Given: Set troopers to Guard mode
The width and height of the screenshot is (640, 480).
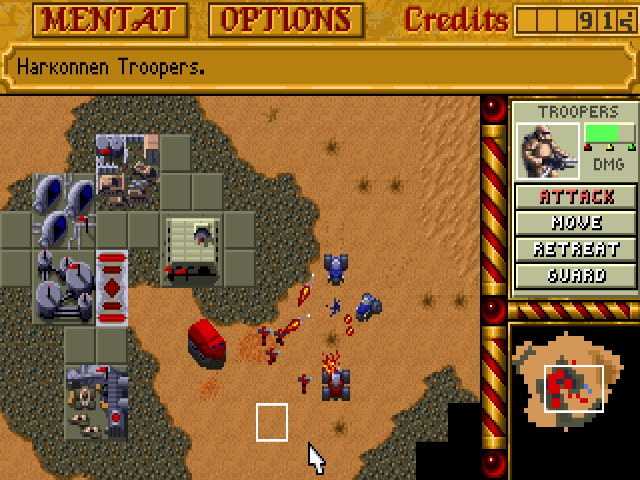Looking at the screenshot, I should (577, 275).
